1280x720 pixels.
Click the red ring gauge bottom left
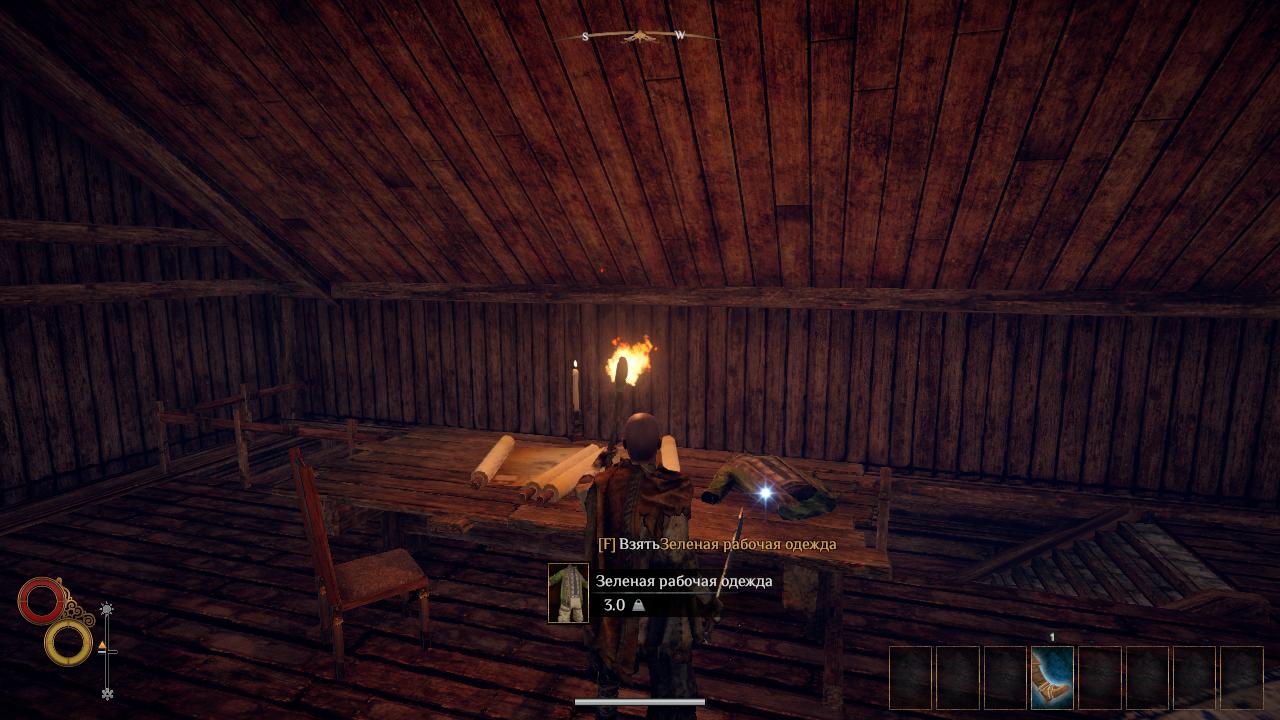pos(42,600)
